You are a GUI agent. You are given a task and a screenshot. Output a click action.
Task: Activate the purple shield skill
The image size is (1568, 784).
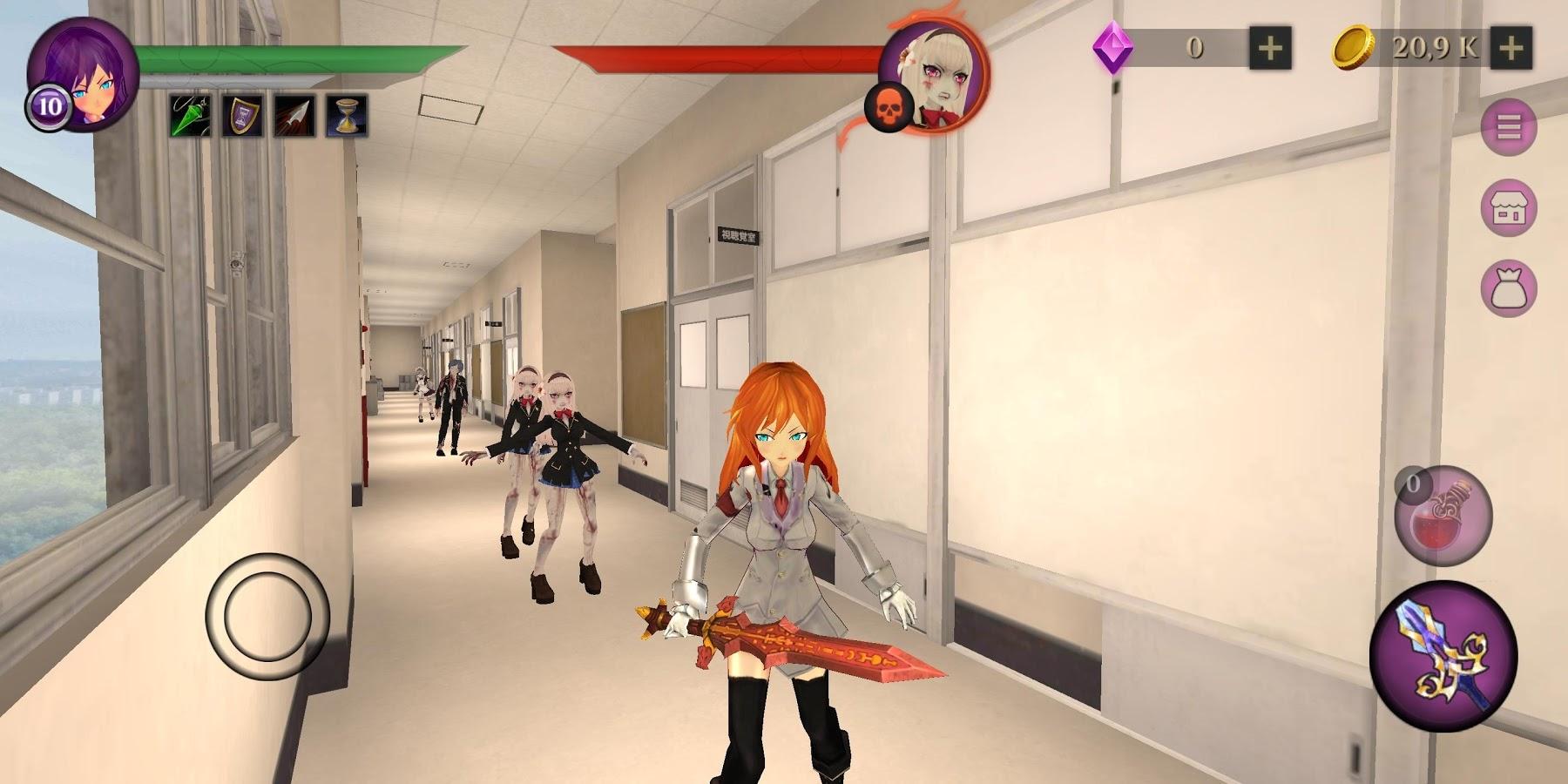244,113
